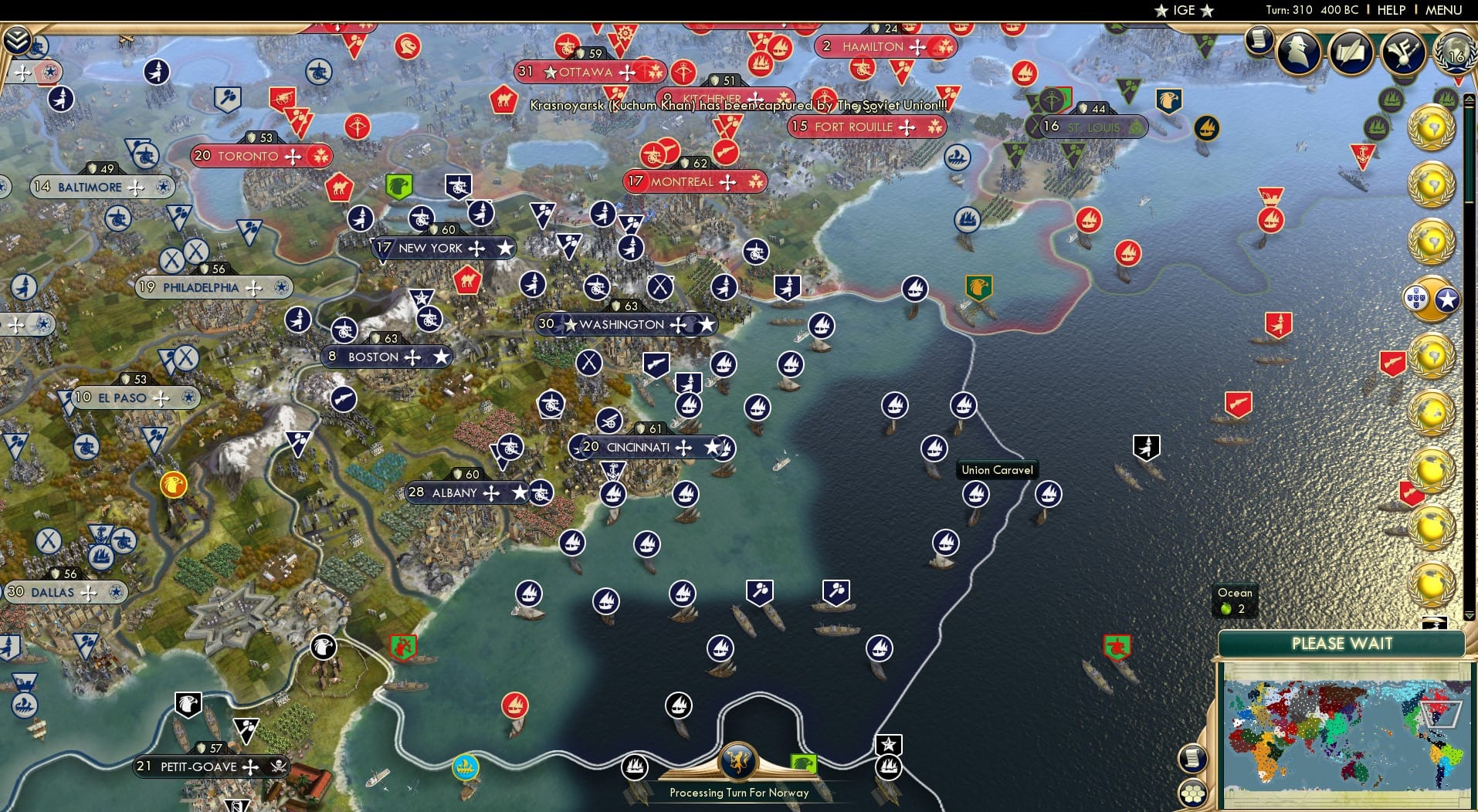Open HELP from the top bar
Screen dimensions: 1478x812
tap(1390, 10)
